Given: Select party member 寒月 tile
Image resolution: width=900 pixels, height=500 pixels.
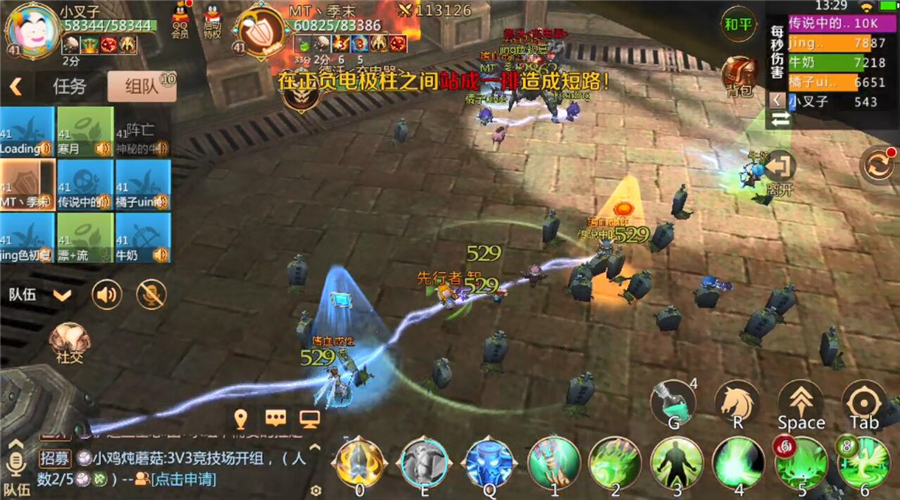Looking at the screenshot, I should point(84,132).
